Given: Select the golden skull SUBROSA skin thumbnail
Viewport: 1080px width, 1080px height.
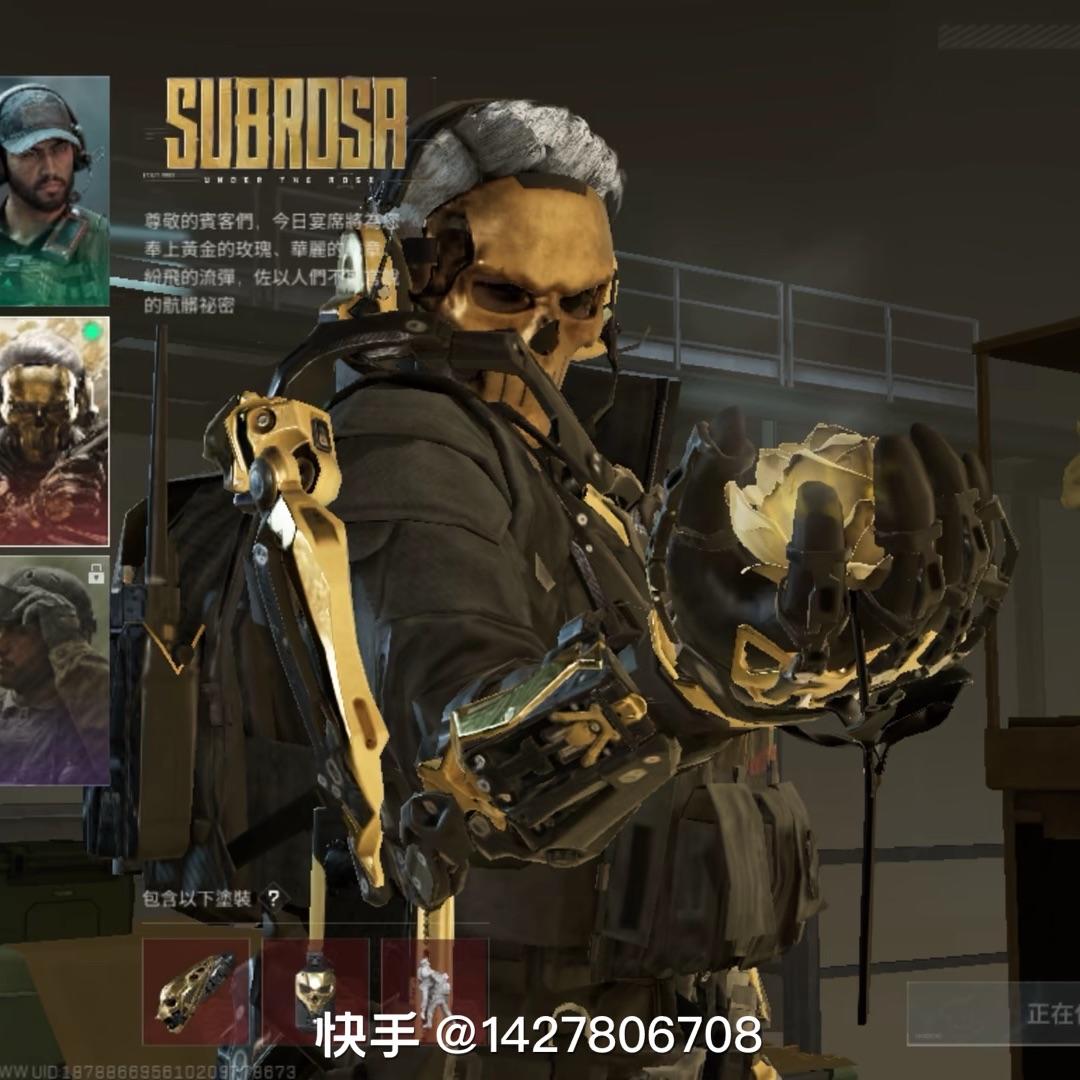Looking at the screenshot, I should (54, 432).
